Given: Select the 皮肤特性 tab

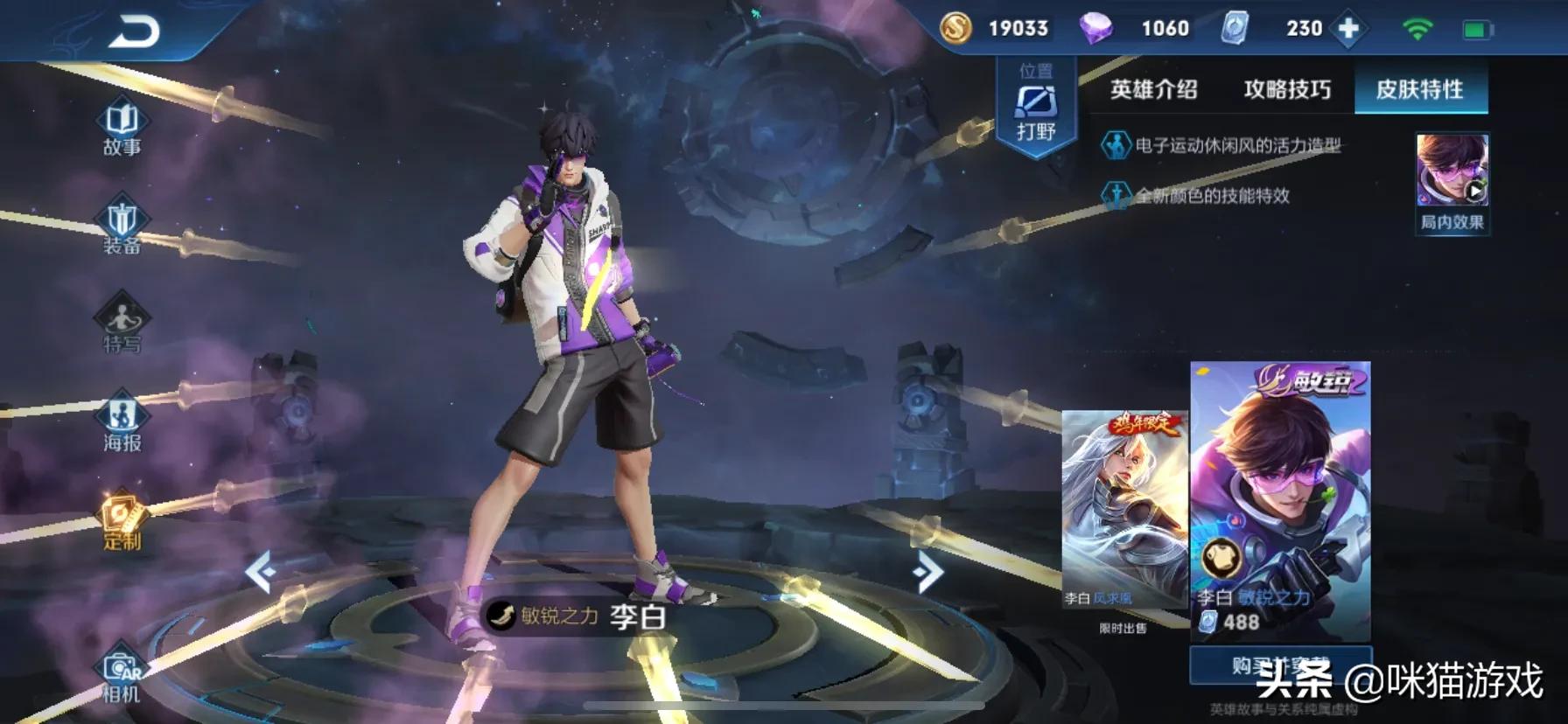Looking at the screenshot, I should pos(1419,89).
